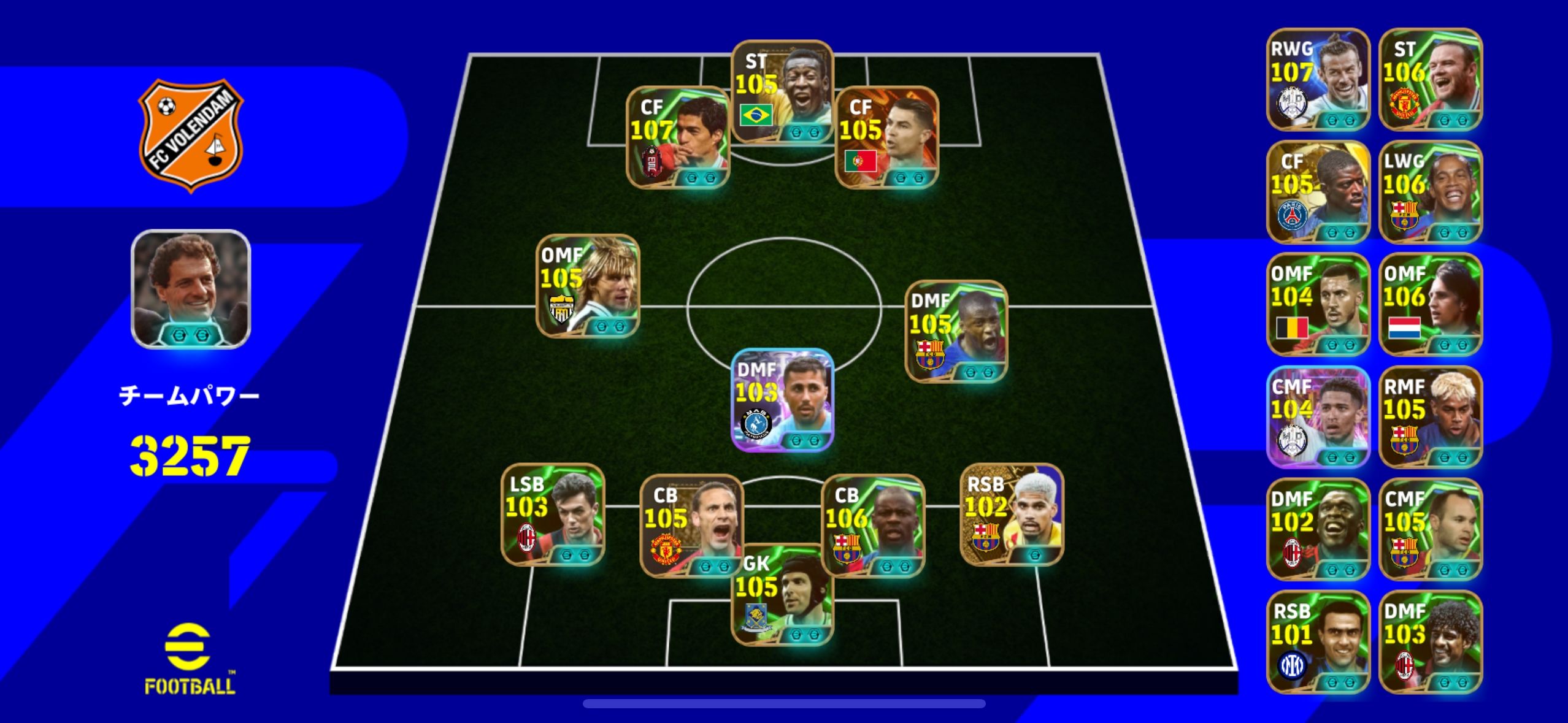Tap the DMF 105 Barcelona card
Viewport: 1568px width, 723px height.
(x=956, y=331)
